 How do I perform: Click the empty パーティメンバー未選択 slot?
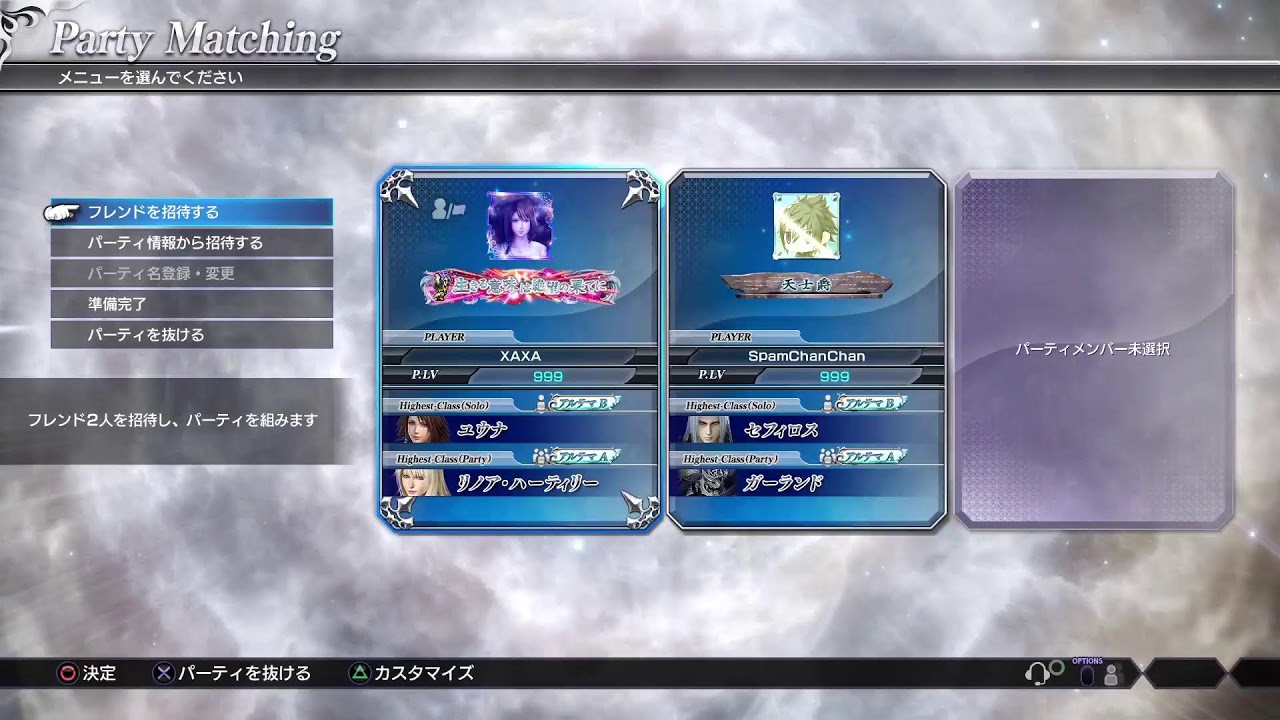(1093, 349)
